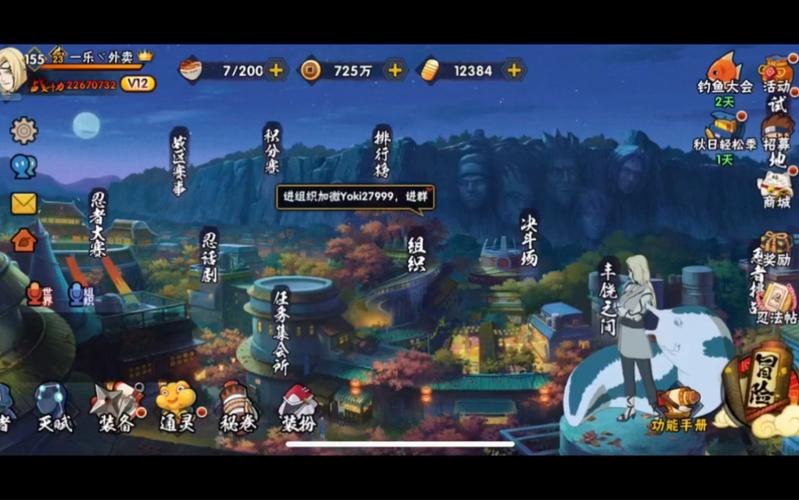Open the 钓鱼大会 fishing event
Screen dimensions: 799x500
[724, 74]
